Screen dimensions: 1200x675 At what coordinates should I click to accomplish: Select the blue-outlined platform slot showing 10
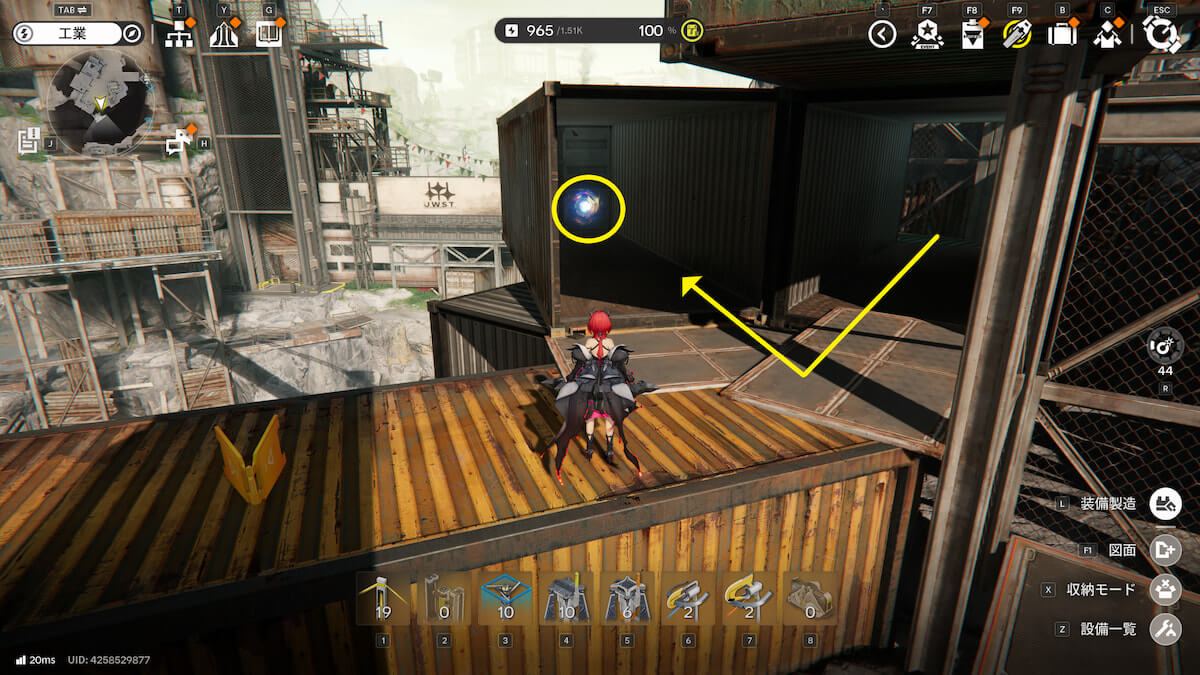505,599
